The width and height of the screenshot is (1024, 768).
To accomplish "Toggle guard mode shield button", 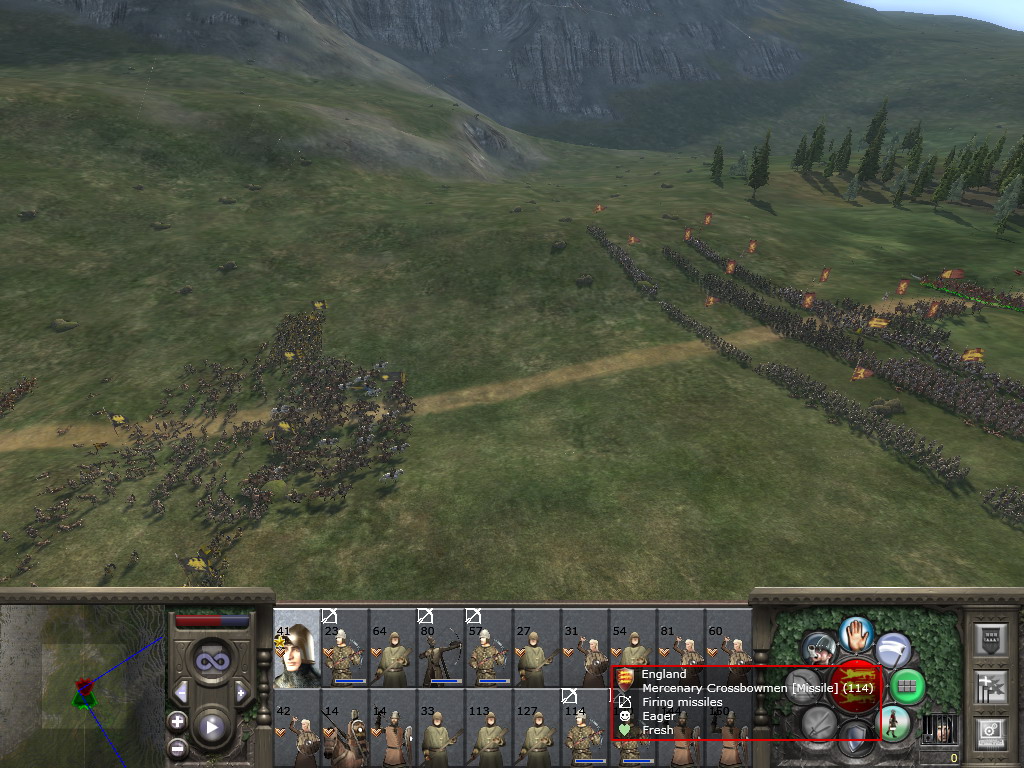I will [856, 740].
